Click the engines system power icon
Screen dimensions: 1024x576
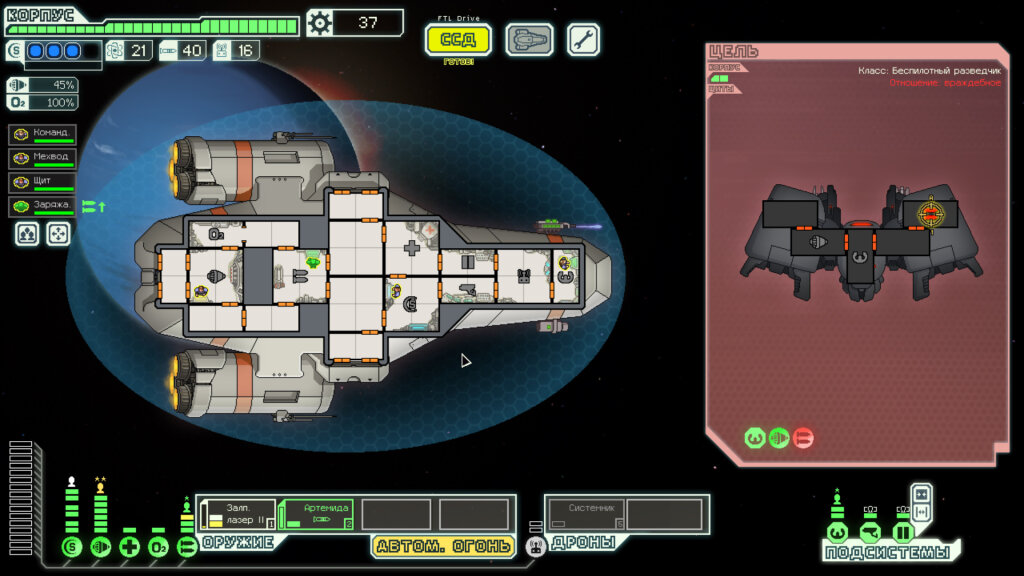(100, 547)
